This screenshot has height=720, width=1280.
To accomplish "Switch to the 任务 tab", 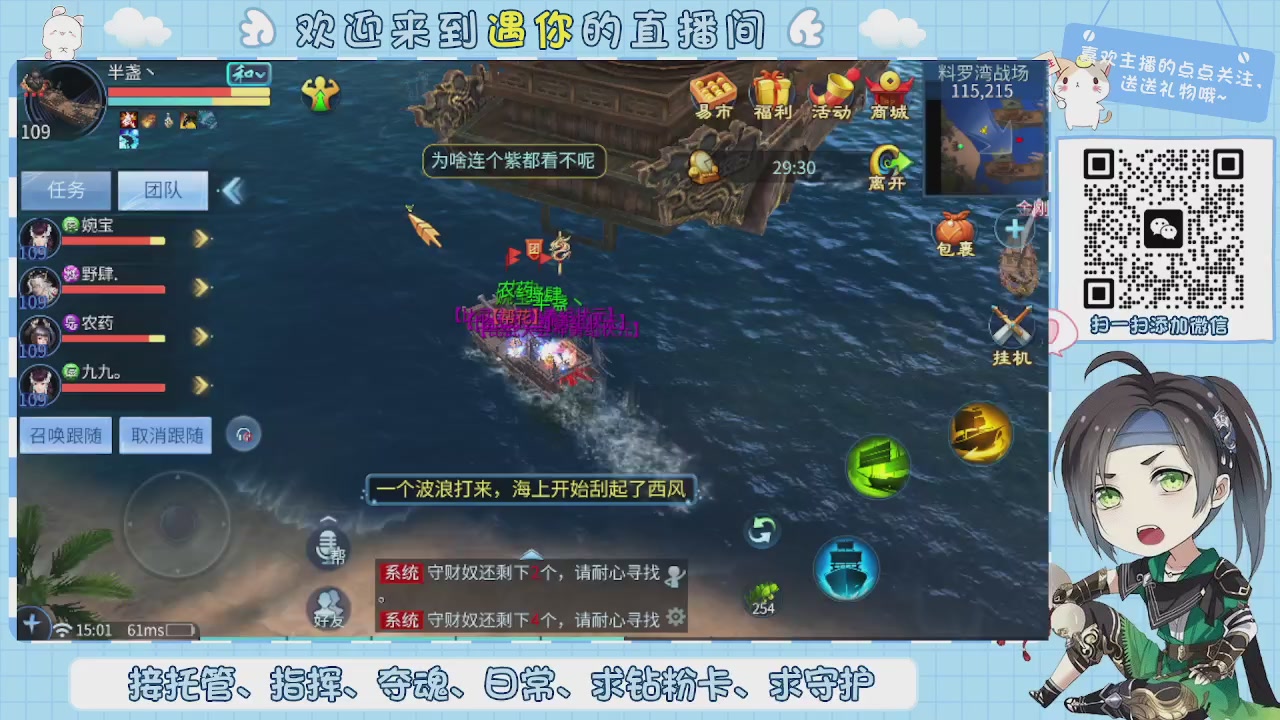I will (65, 190).
